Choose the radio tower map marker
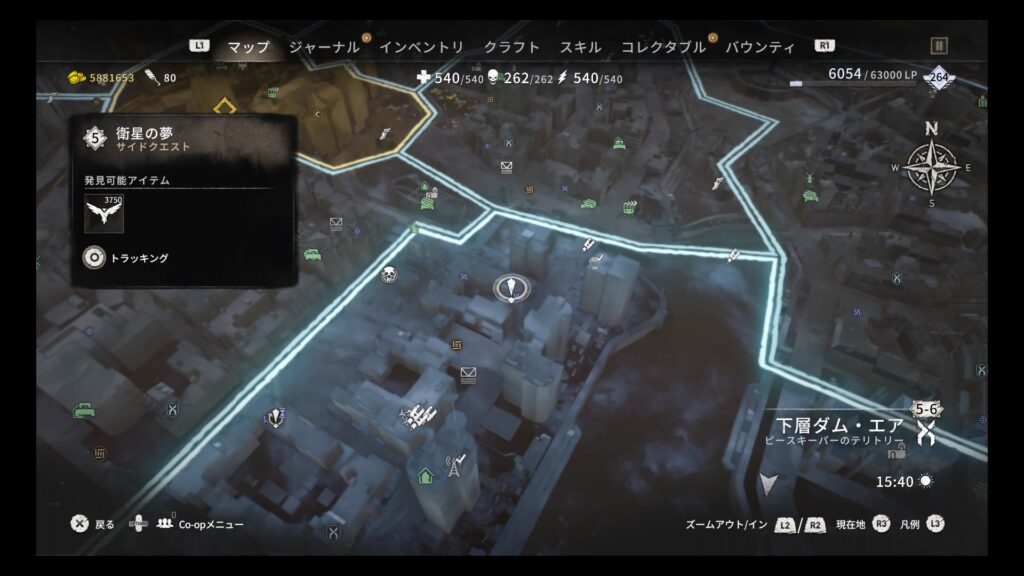 pos(456,463)
